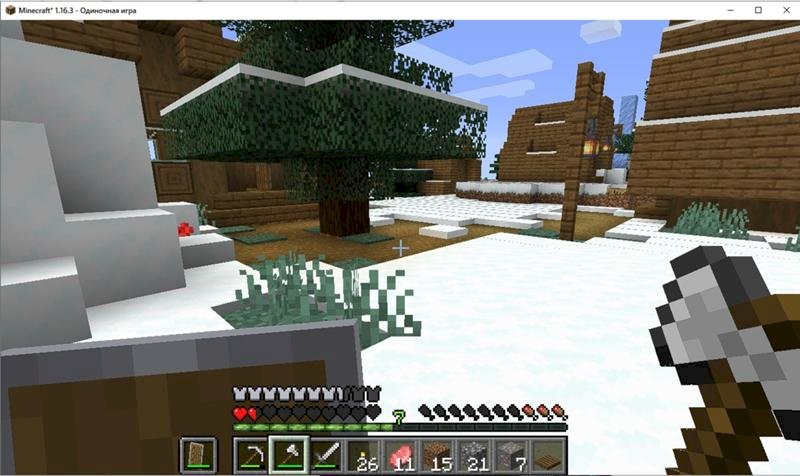Close the Minecraft window

(x=778, y=8)
